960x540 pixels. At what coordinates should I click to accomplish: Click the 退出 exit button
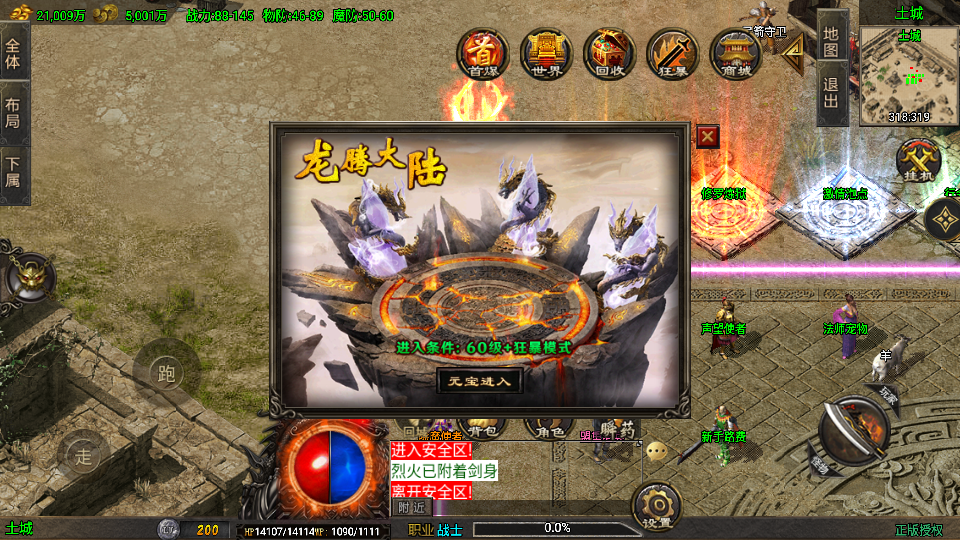tap(831, 96)
